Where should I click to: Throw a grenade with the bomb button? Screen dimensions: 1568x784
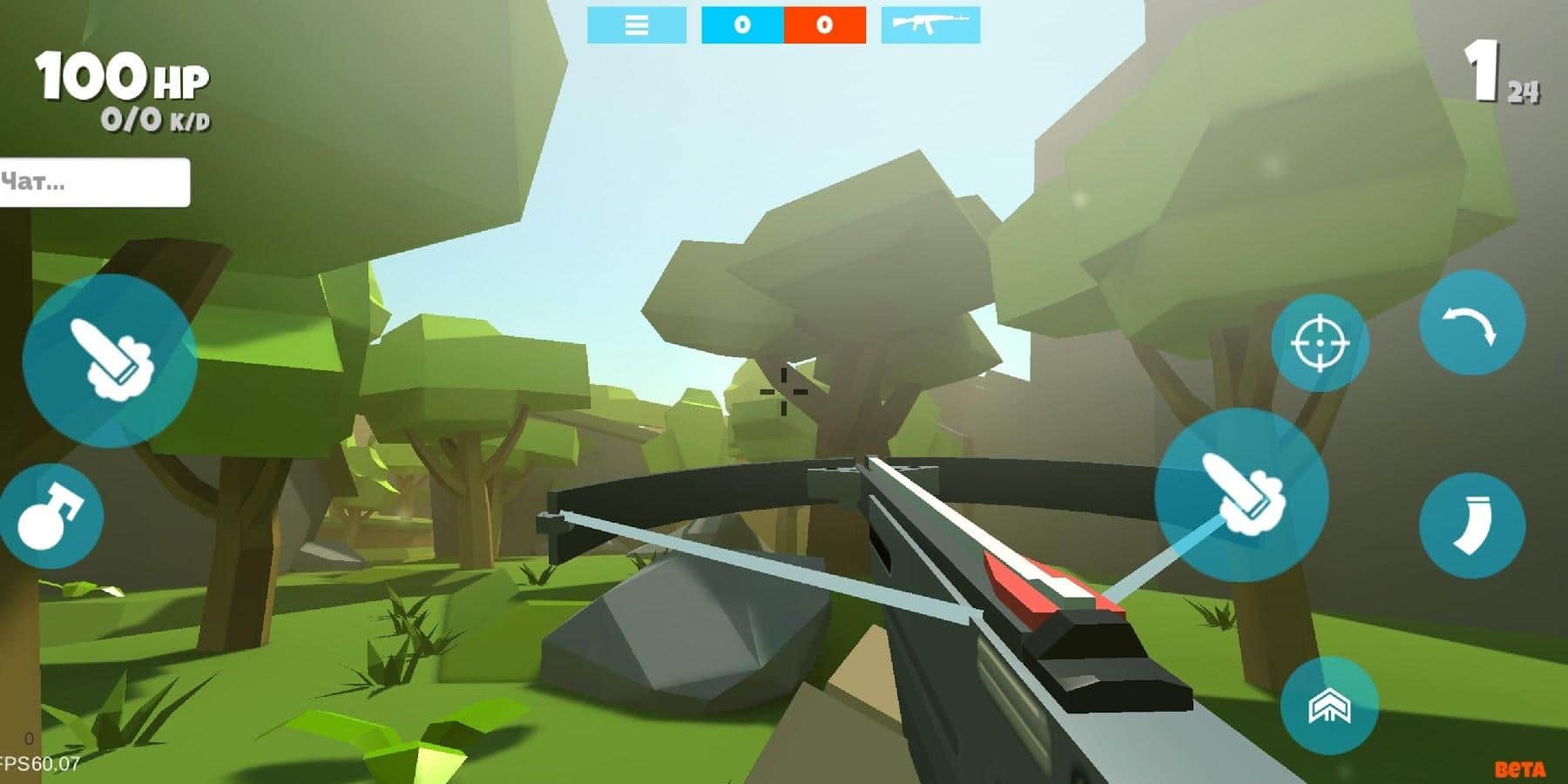tap(51, 517)
